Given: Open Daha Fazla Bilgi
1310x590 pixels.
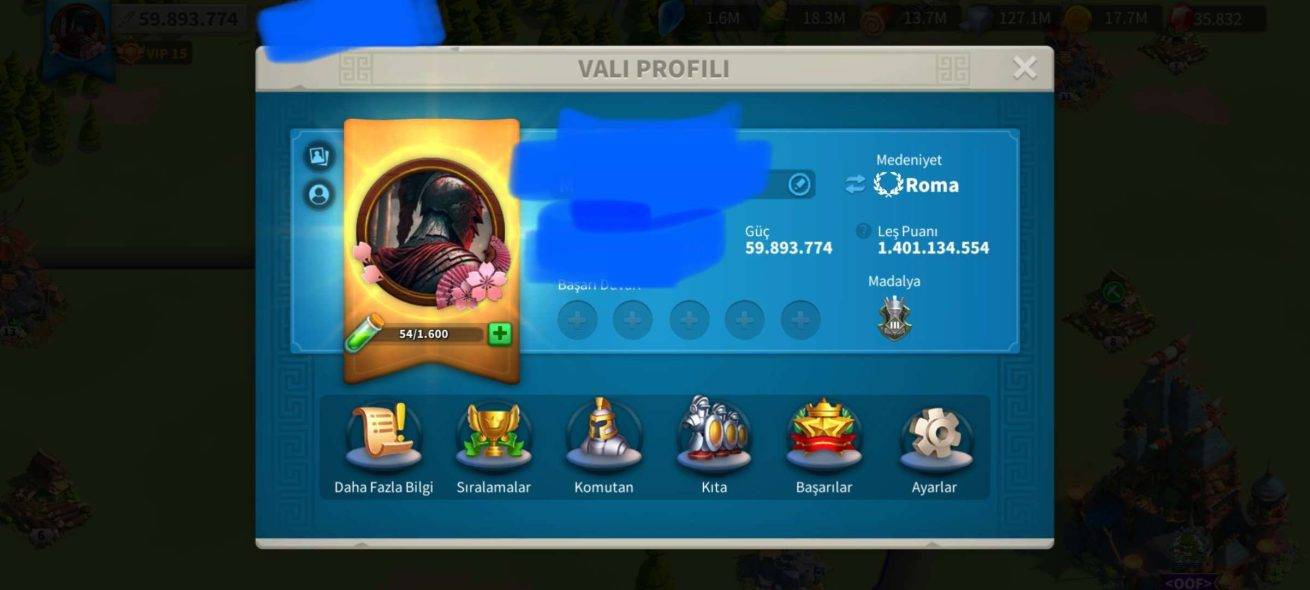Looking at the screenshot, I should click(x=383, y=440).
